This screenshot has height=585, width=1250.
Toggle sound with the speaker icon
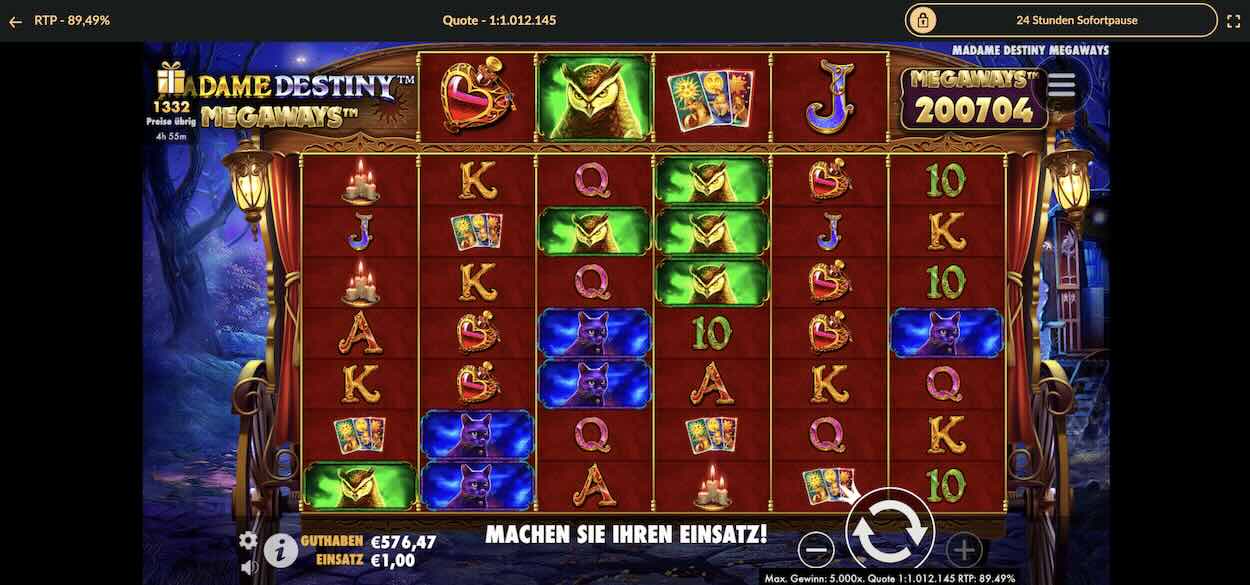(x=248, y=568)
